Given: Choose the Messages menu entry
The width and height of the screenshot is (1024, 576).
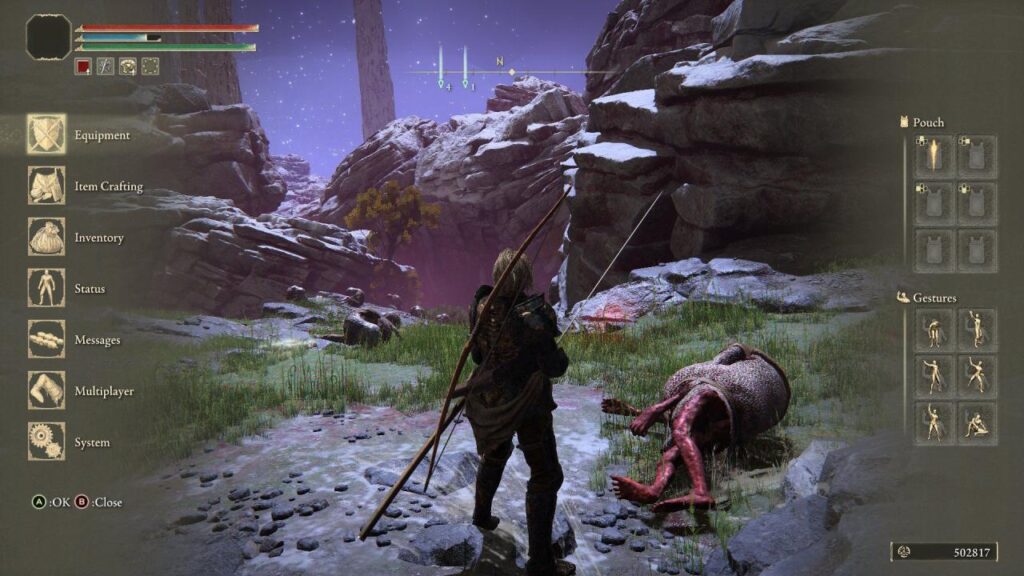Looking at the screenshot, I should click(x=47, y=340).
